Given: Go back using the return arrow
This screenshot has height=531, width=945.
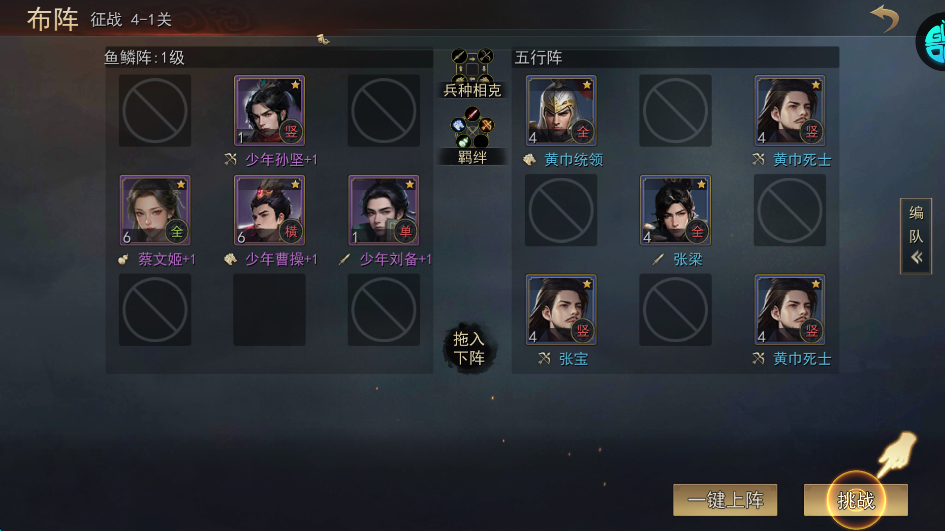Looking at the screenshot, I should [x=884, y=19].
